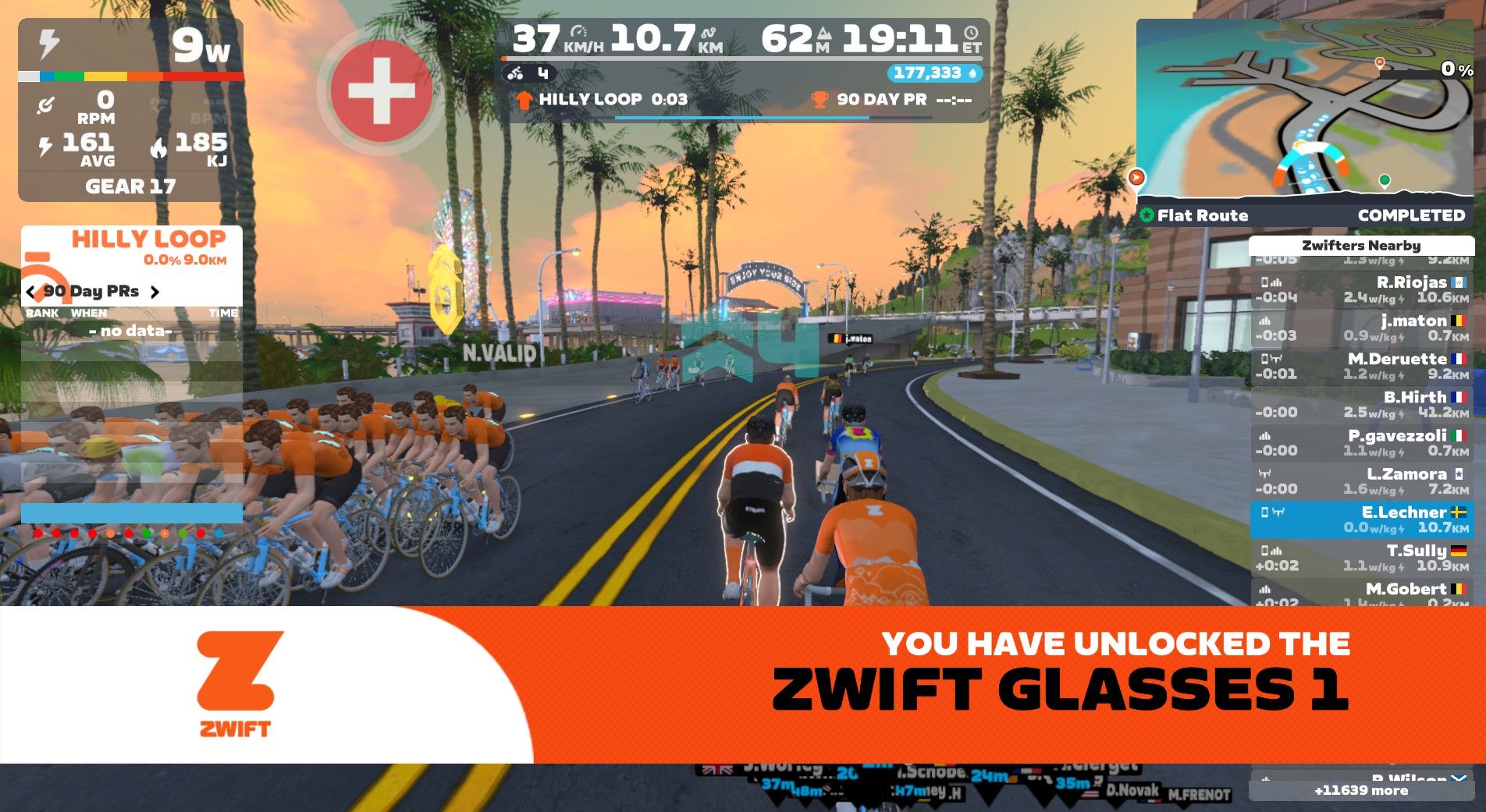Choose M.Deruette from the riders list
The width and height of the screenshot is (1486, 812).
click(x=1361, y=366)
